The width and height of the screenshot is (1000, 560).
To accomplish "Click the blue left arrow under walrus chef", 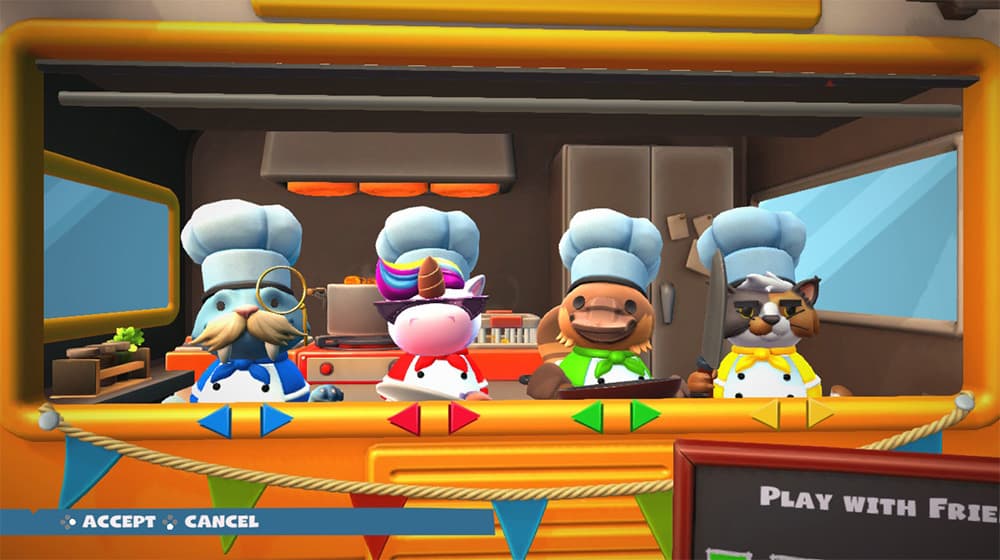I will pyautogui.click(x=215, y=421).
